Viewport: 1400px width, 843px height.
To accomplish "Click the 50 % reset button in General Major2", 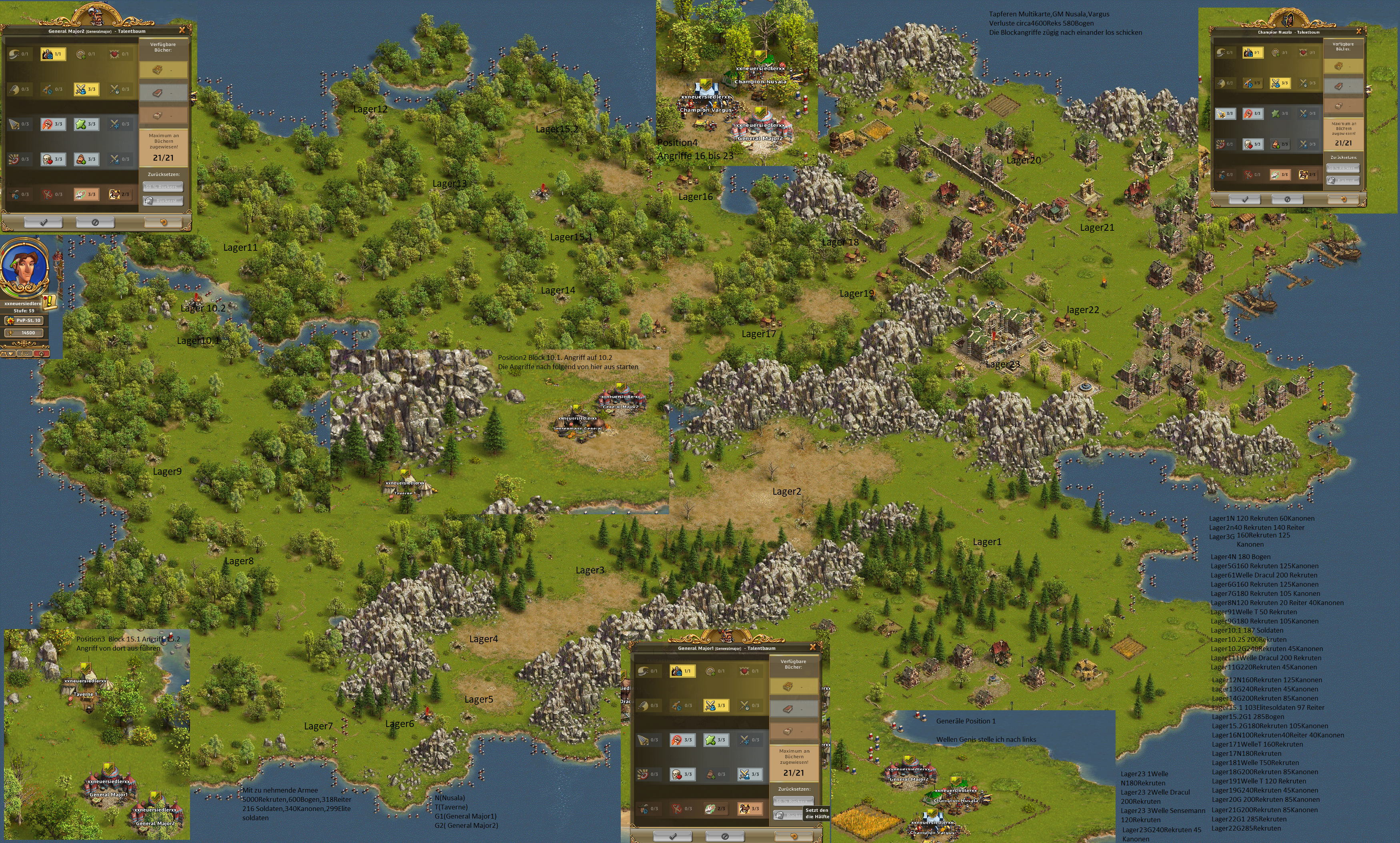I will [163, 186].
